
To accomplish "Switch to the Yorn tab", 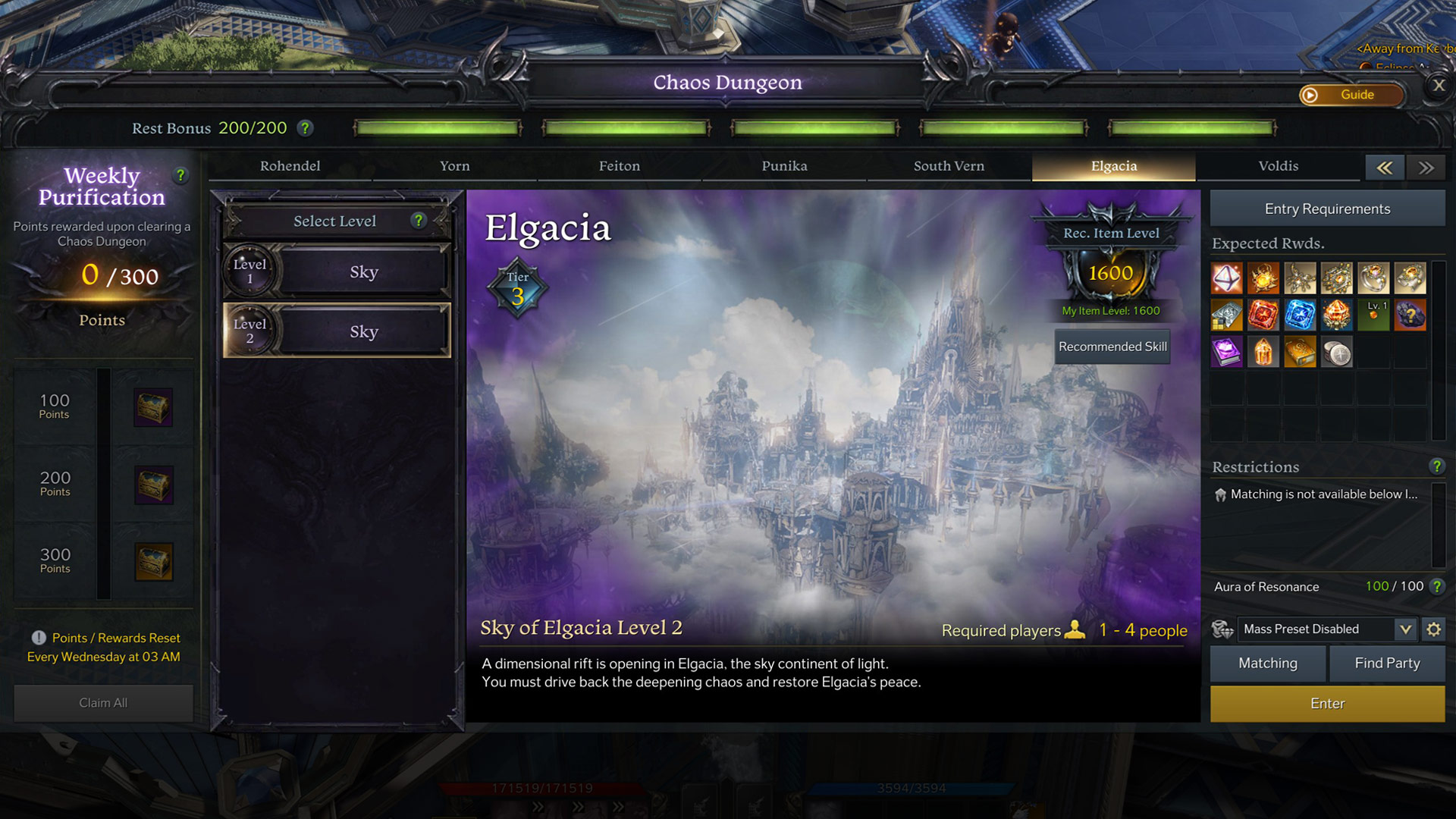I will pos(454,166).
